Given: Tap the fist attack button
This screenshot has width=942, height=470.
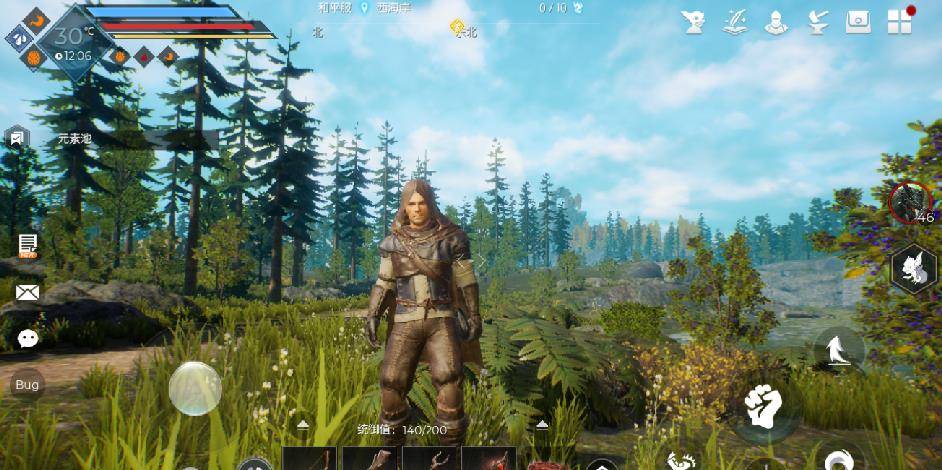Looking at the screenshot, I should 762,405.
